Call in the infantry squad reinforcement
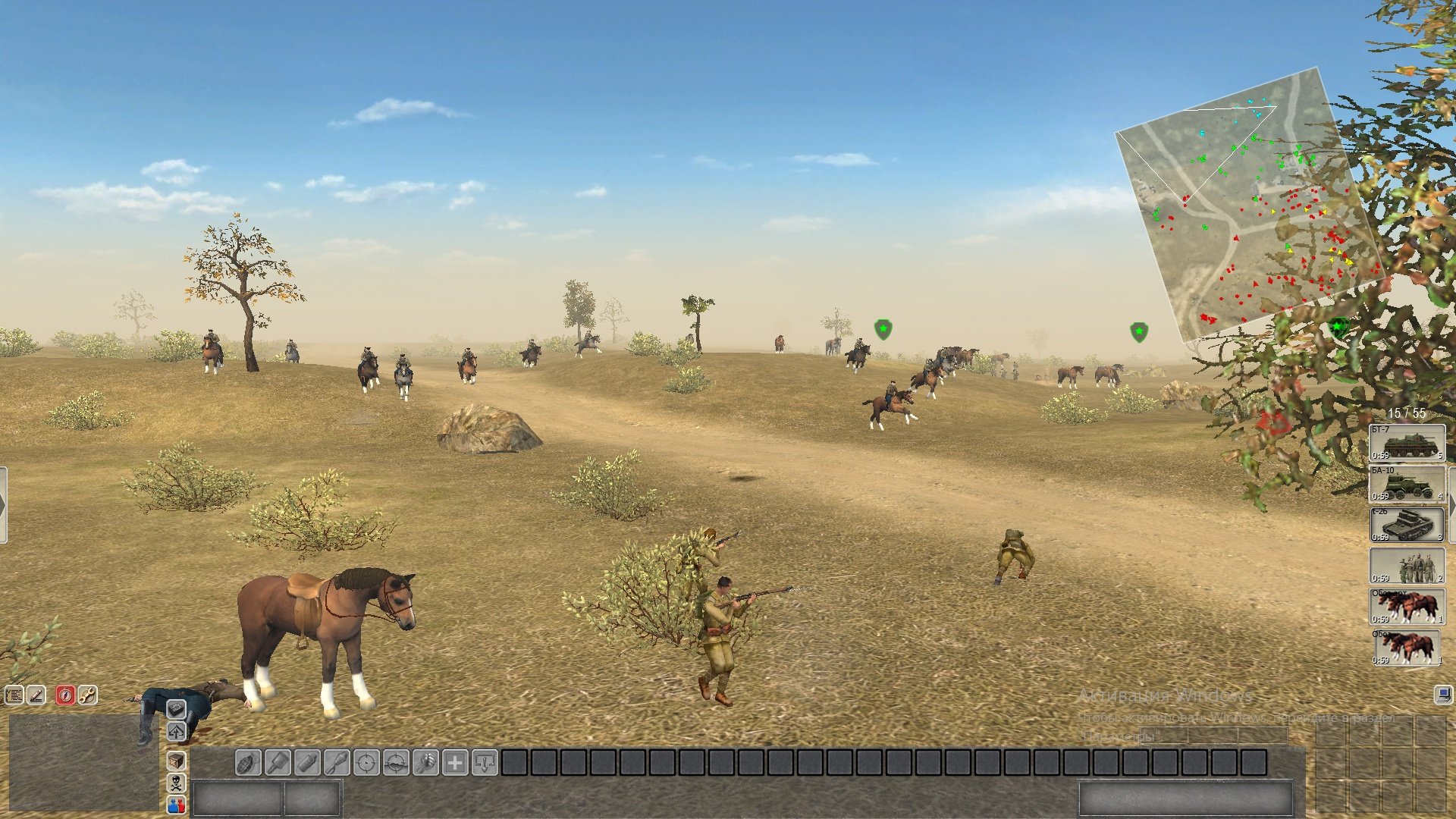 pyautogui.click(x=1407, y=565)
